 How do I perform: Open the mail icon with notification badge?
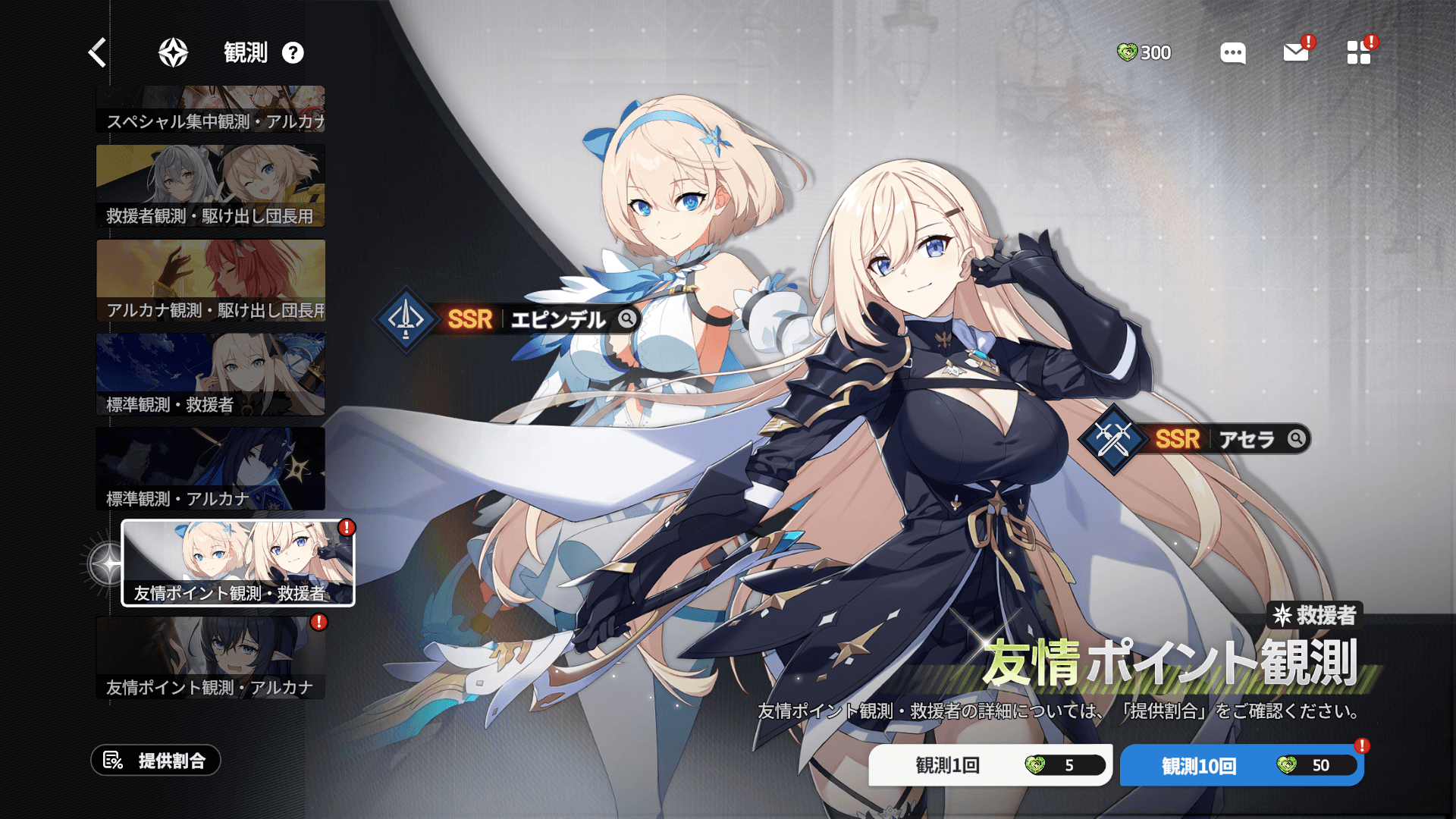tap(1295, 53)
